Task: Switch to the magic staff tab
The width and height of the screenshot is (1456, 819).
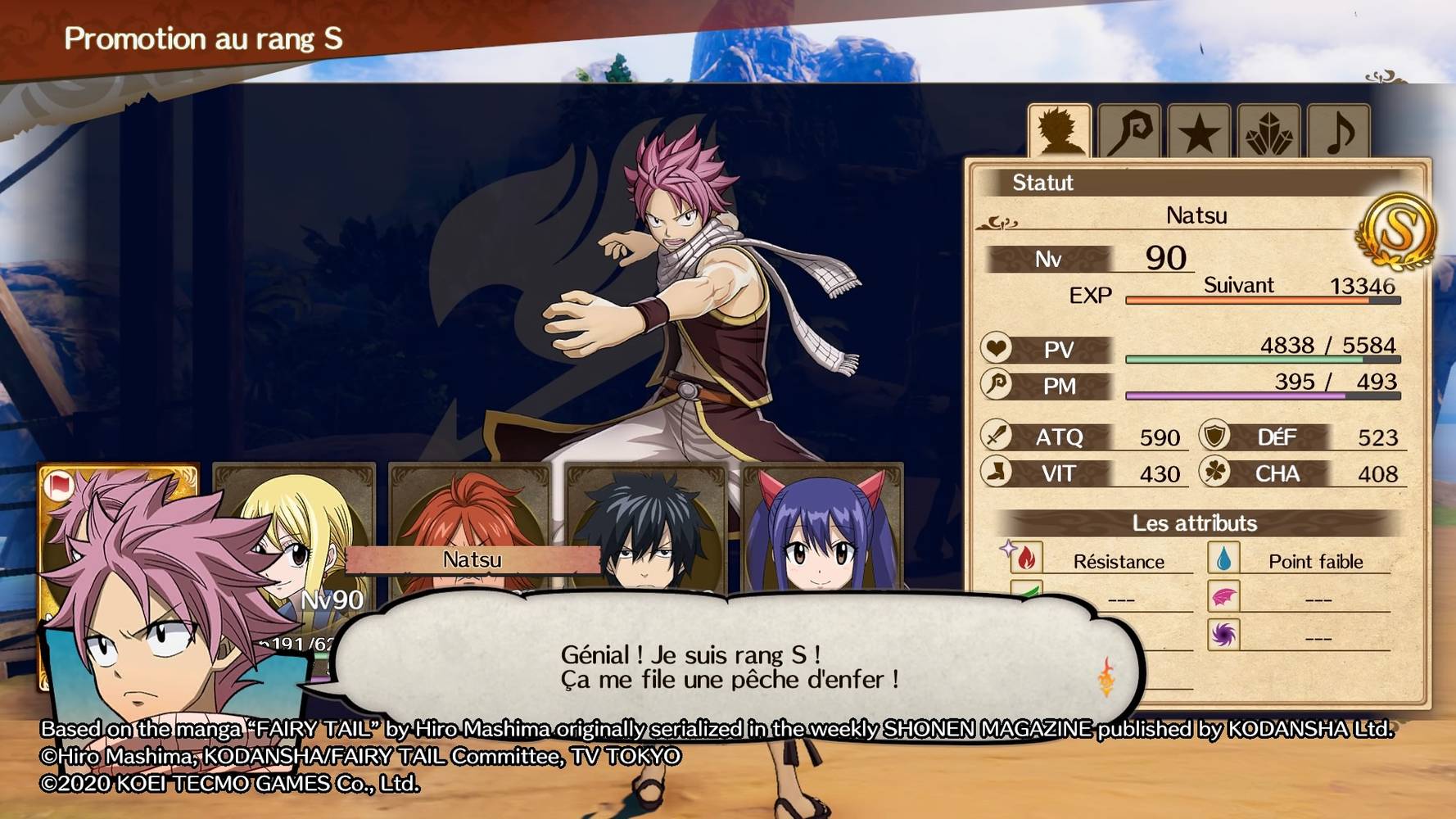Action: pos(1129,131)
